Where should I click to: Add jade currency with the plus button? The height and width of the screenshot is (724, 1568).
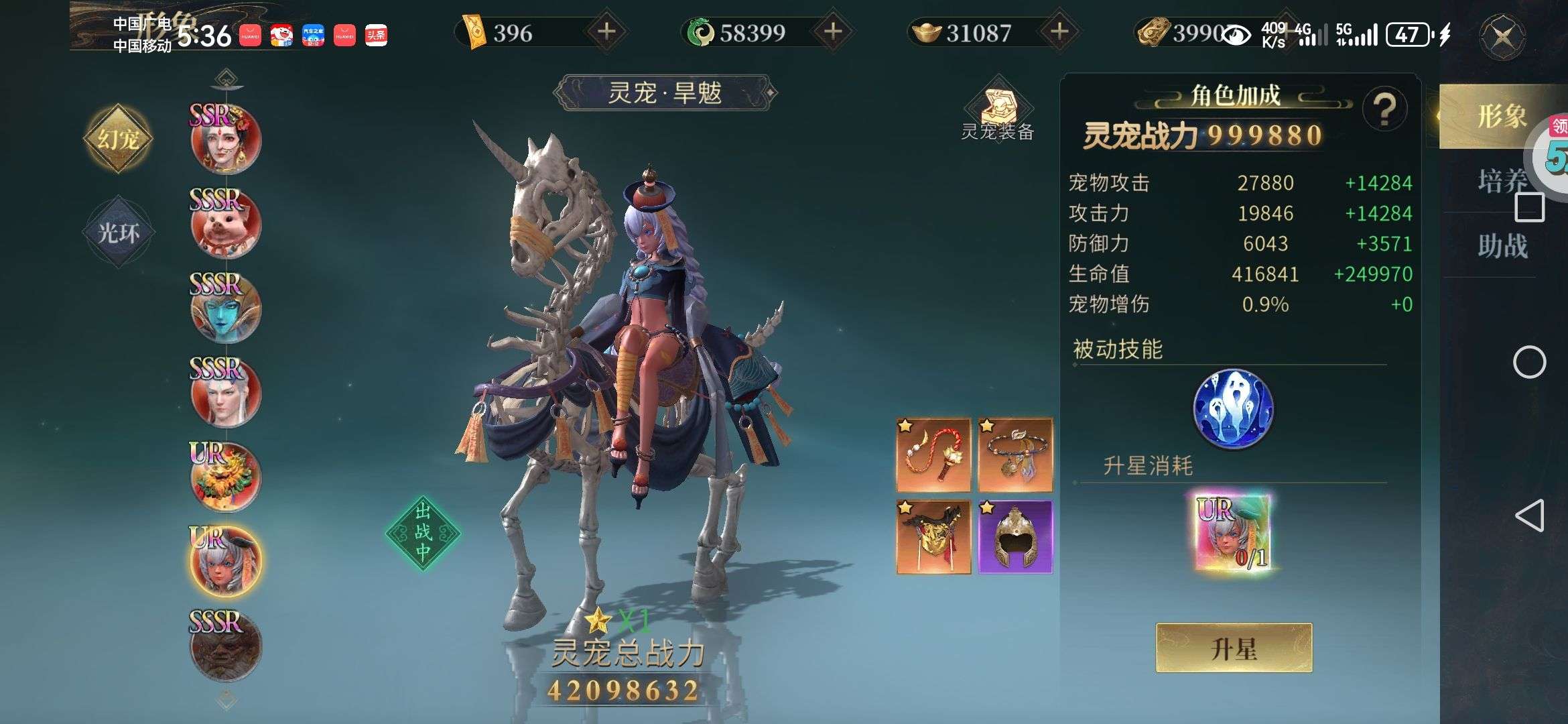click(x=833, y=32)
